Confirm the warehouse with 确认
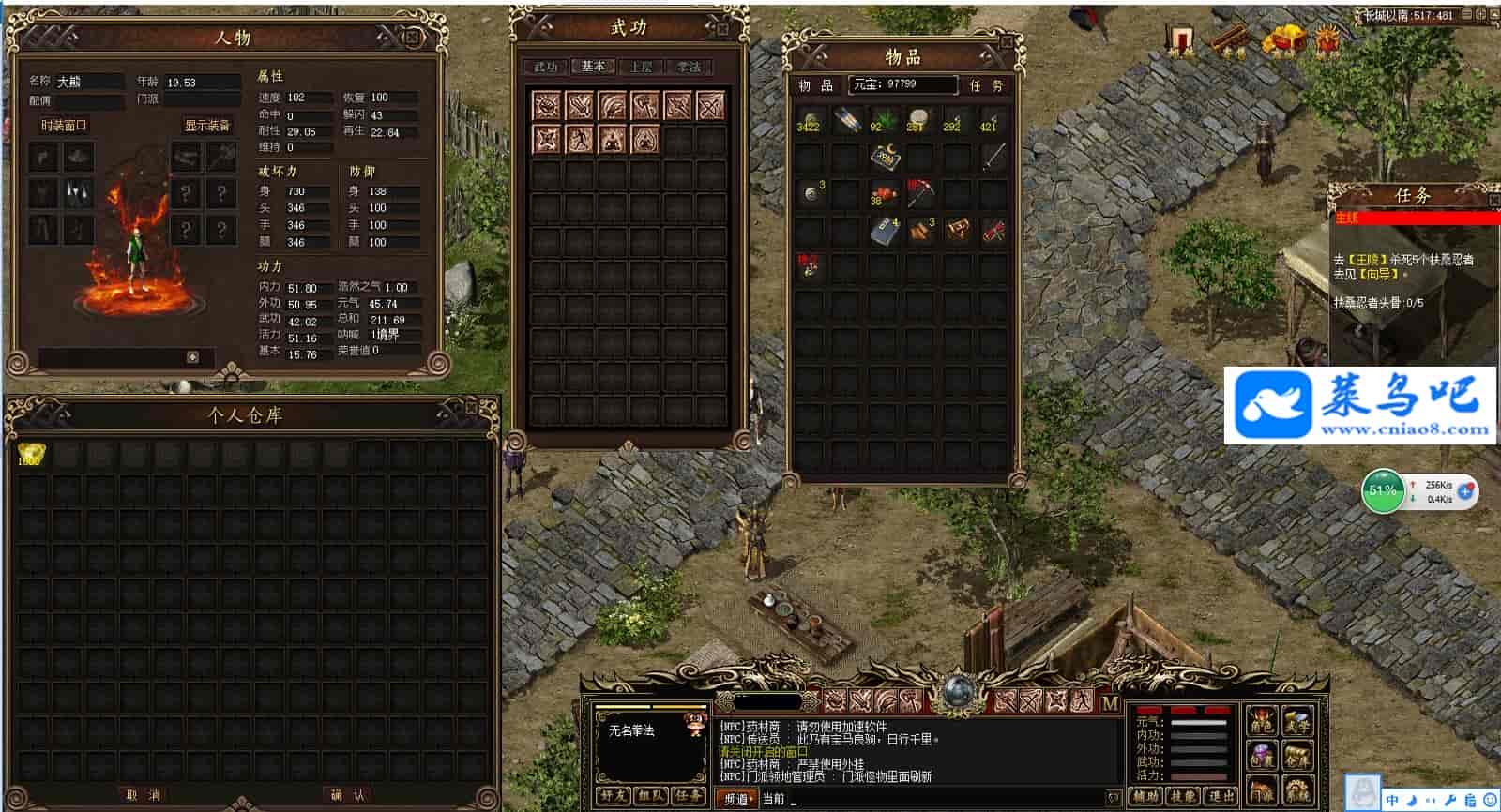 click(347, 795)
